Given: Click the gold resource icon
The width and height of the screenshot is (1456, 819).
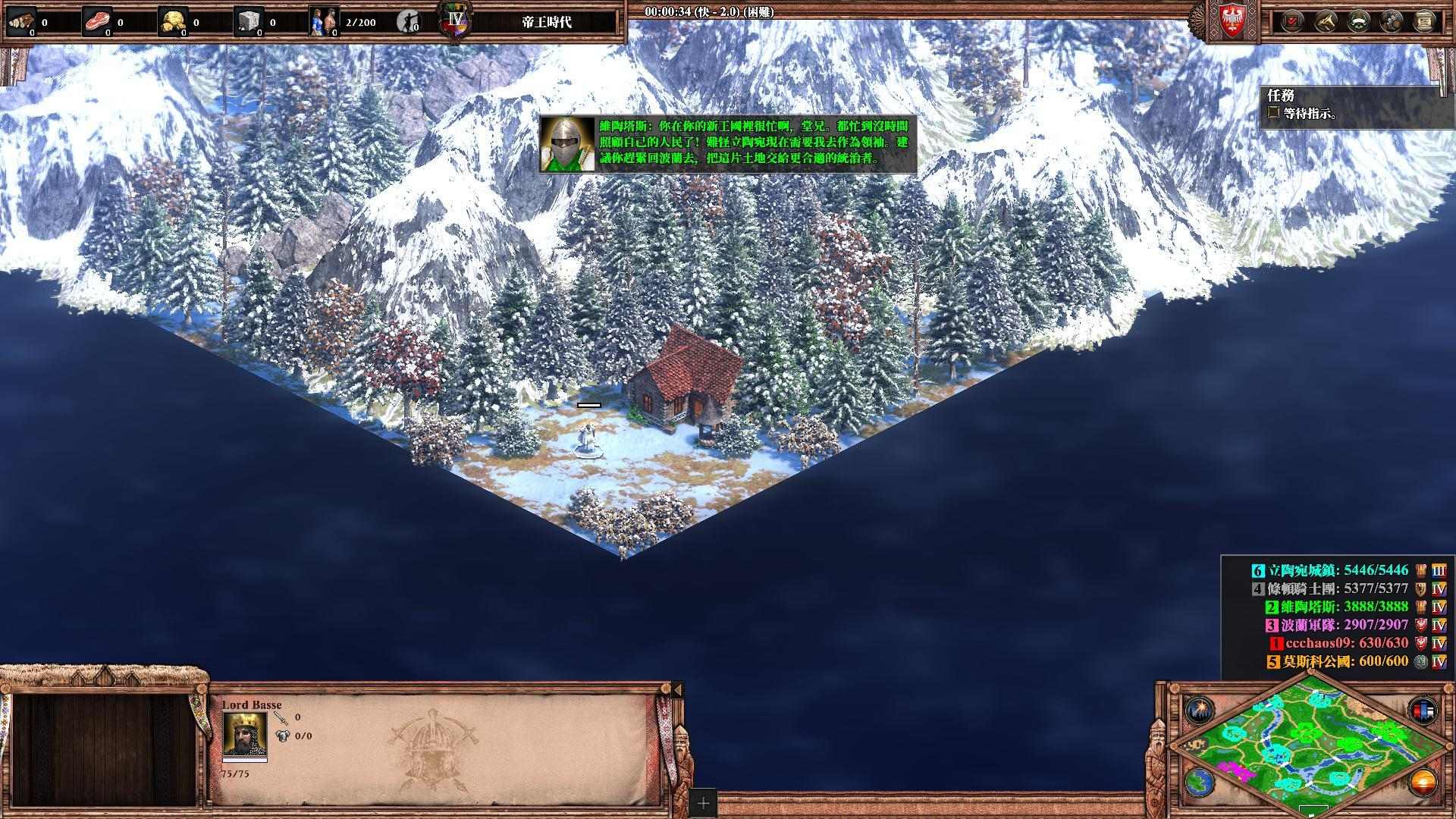Looking at the screenshot, I should pyautogui.click(x=173, y=22).
